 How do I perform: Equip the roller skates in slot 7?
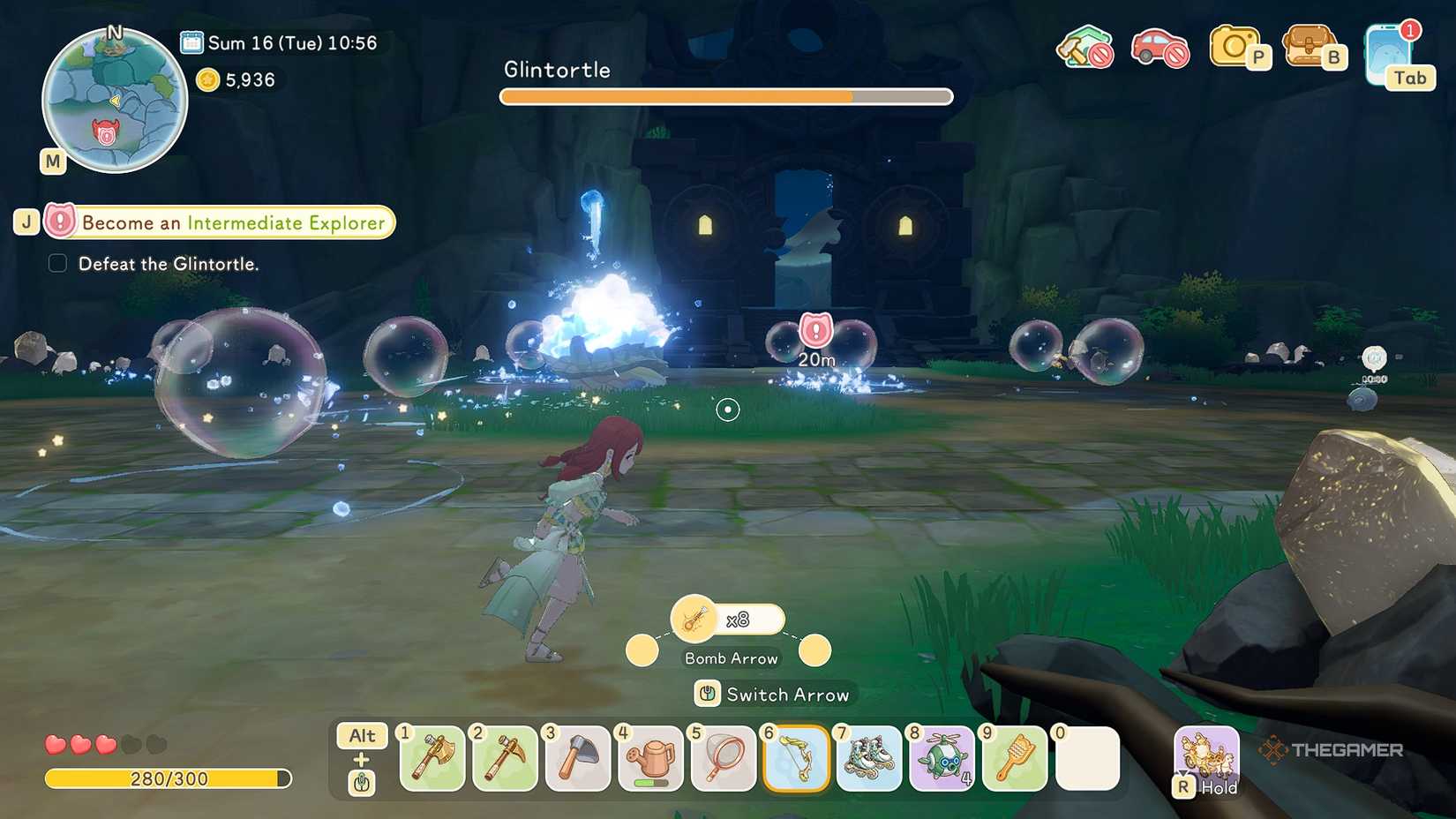click(x=868, y=759)
